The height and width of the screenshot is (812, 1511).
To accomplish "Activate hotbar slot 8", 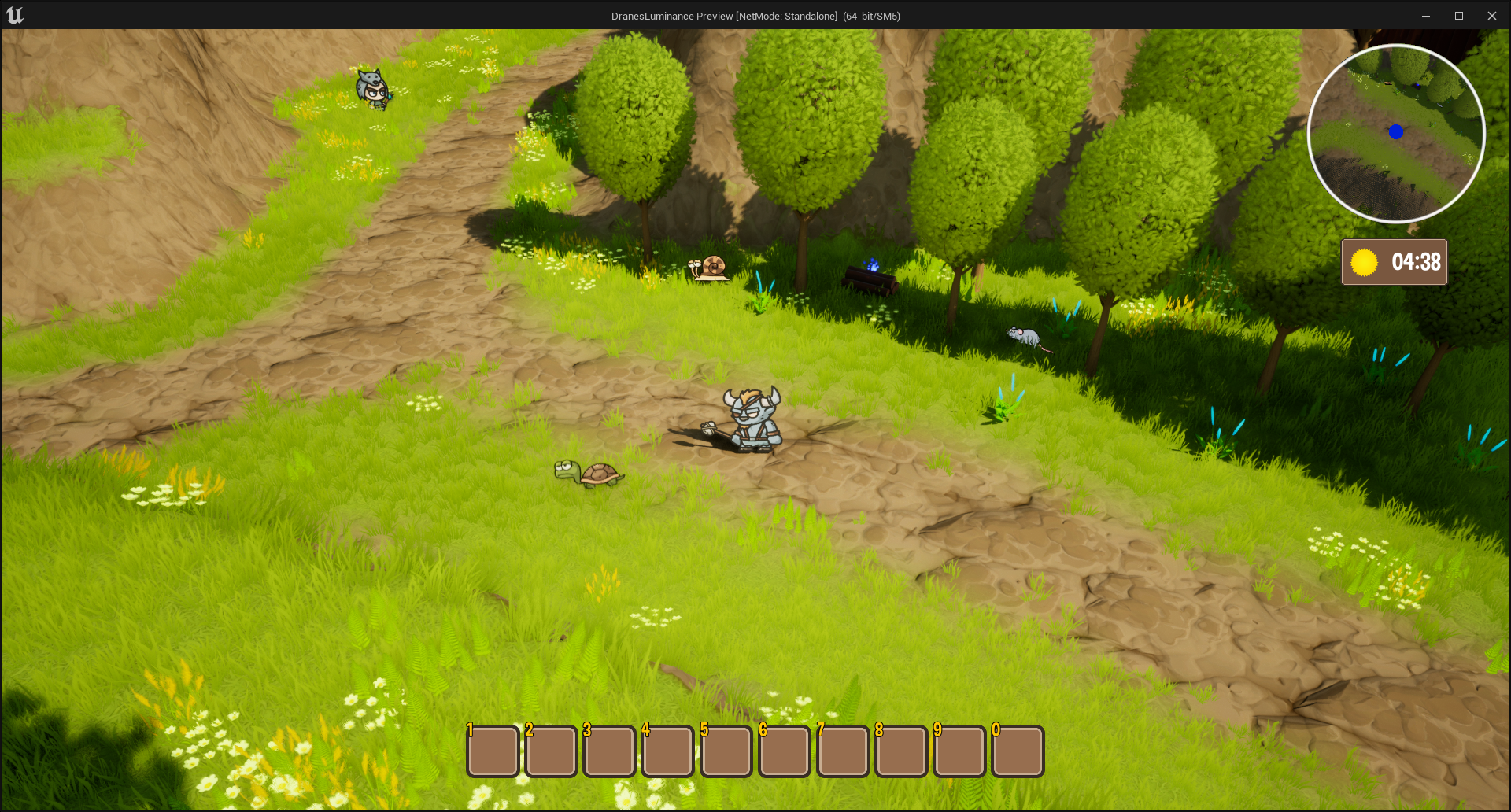I will [901, 751].
